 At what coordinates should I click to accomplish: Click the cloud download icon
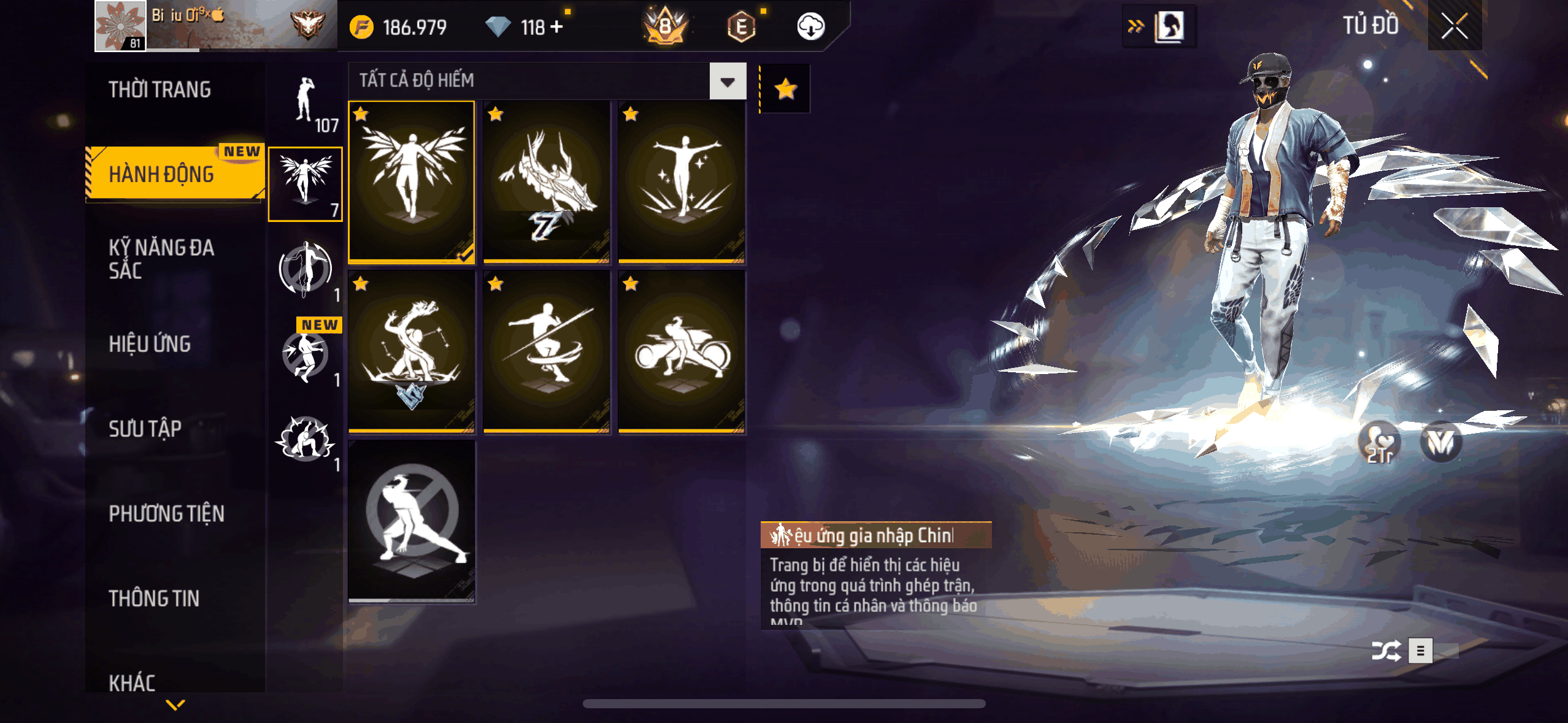(x=810, y=27)
